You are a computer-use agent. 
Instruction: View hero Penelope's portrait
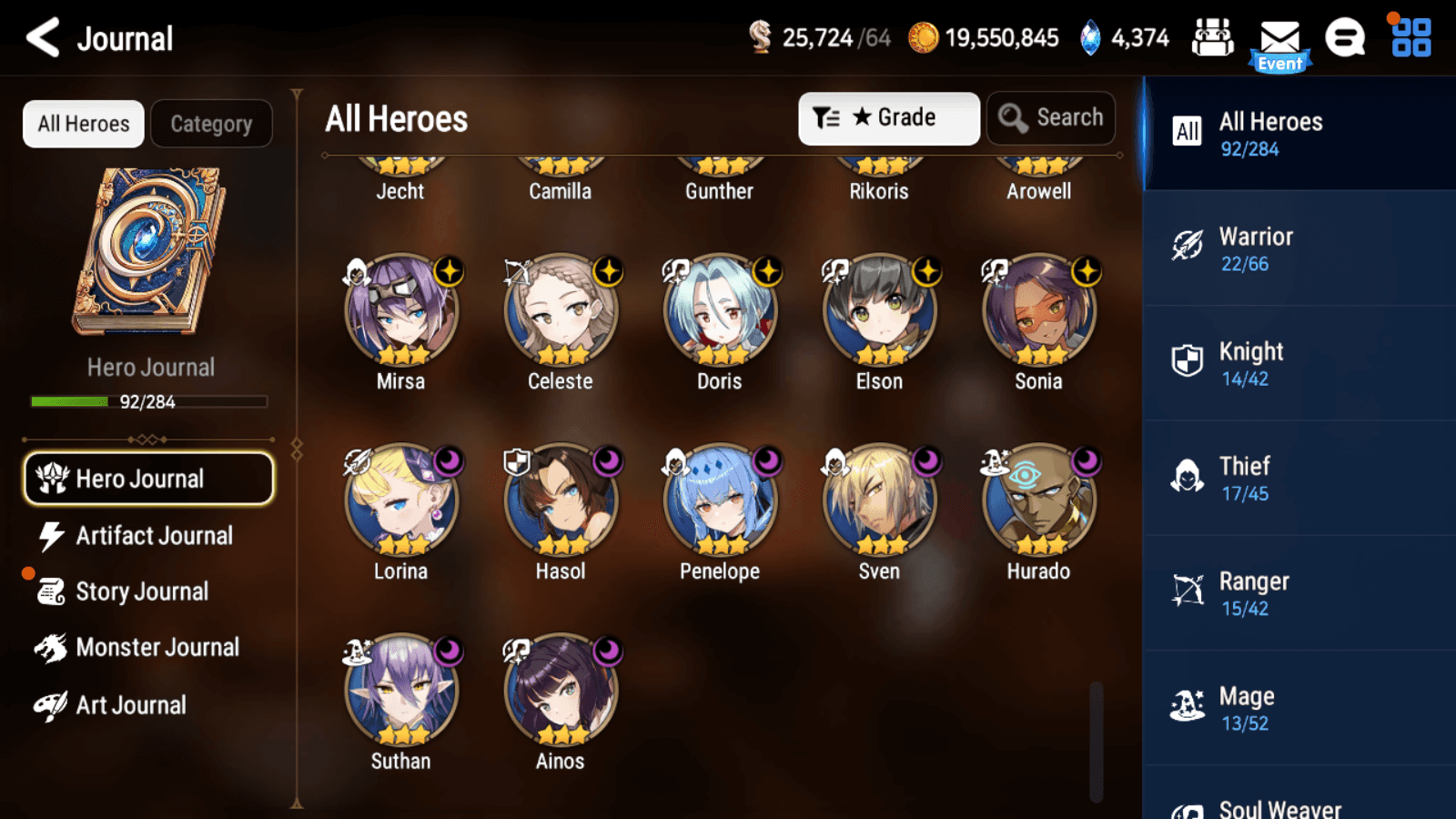click(x=720, y=500)
